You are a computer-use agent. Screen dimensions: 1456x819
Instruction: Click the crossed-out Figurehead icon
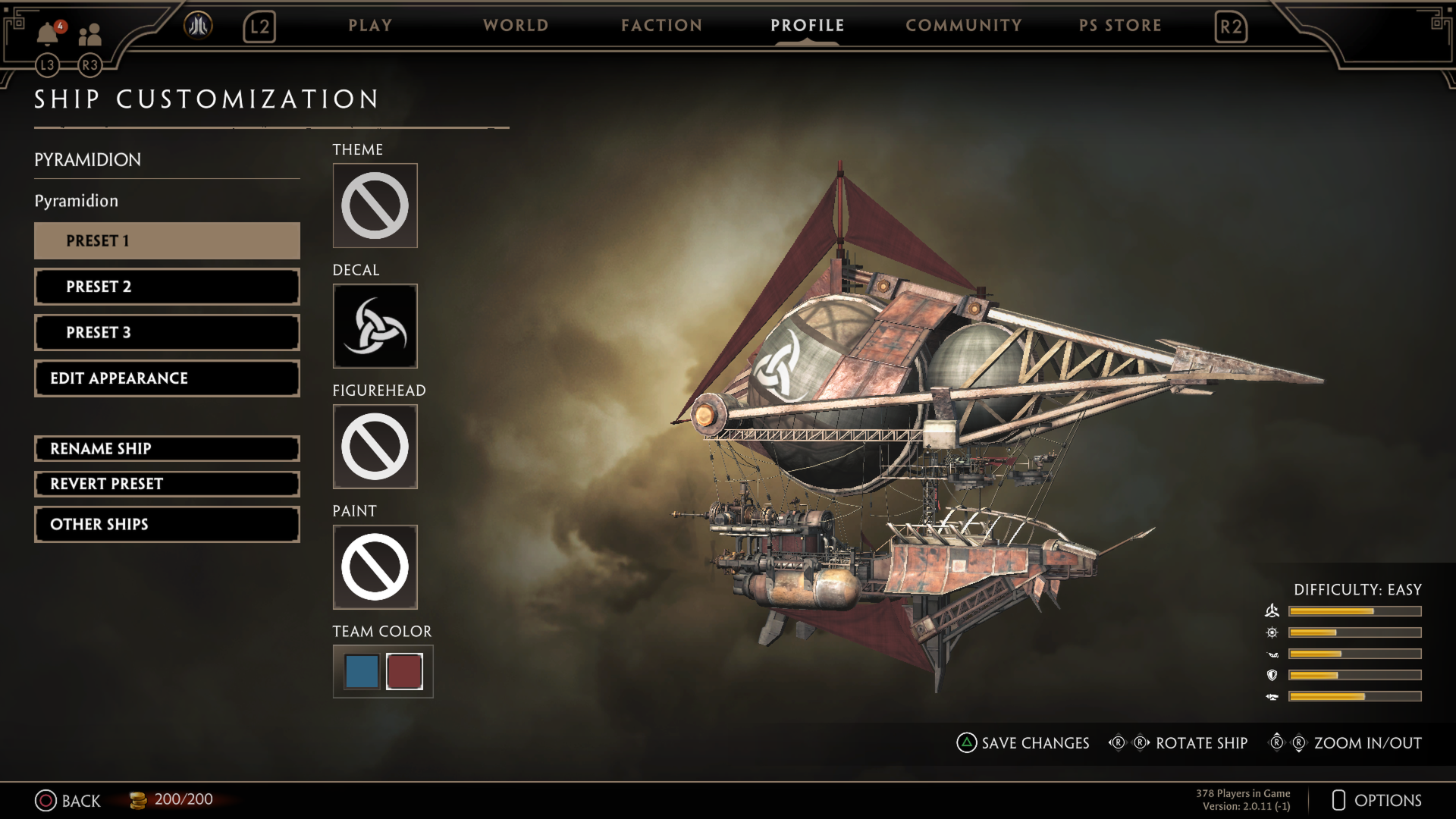375,447
